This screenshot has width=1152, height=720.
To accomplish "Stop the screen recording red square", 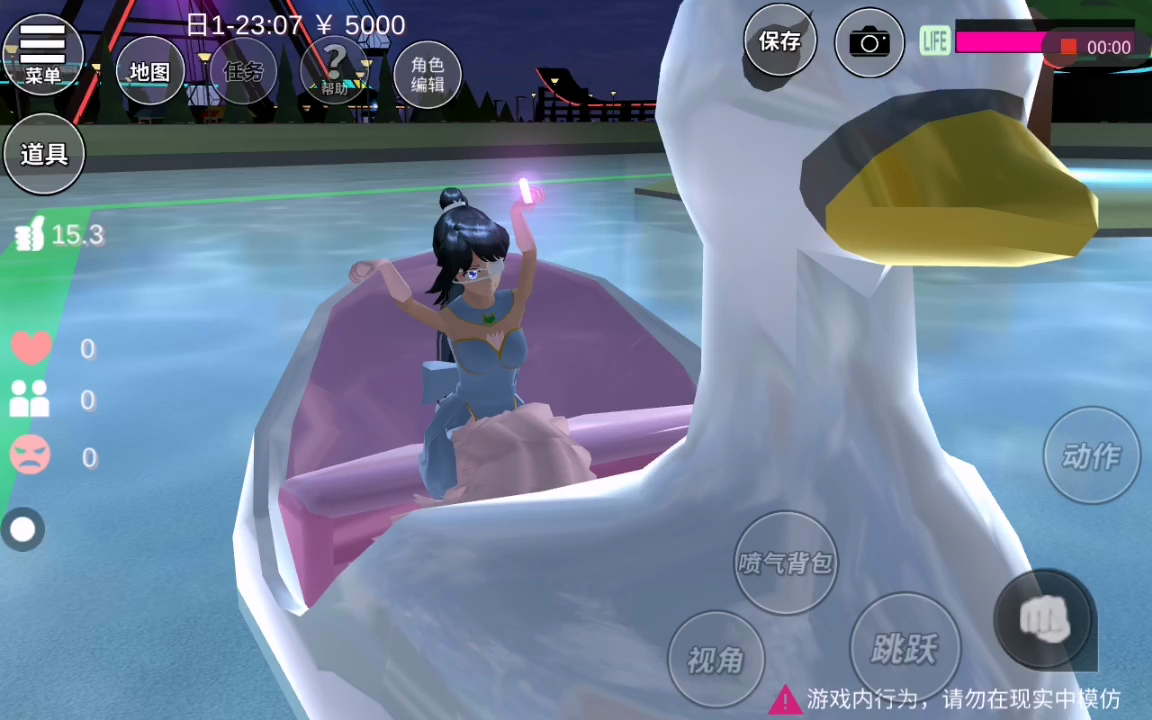I will [1068, 47].
